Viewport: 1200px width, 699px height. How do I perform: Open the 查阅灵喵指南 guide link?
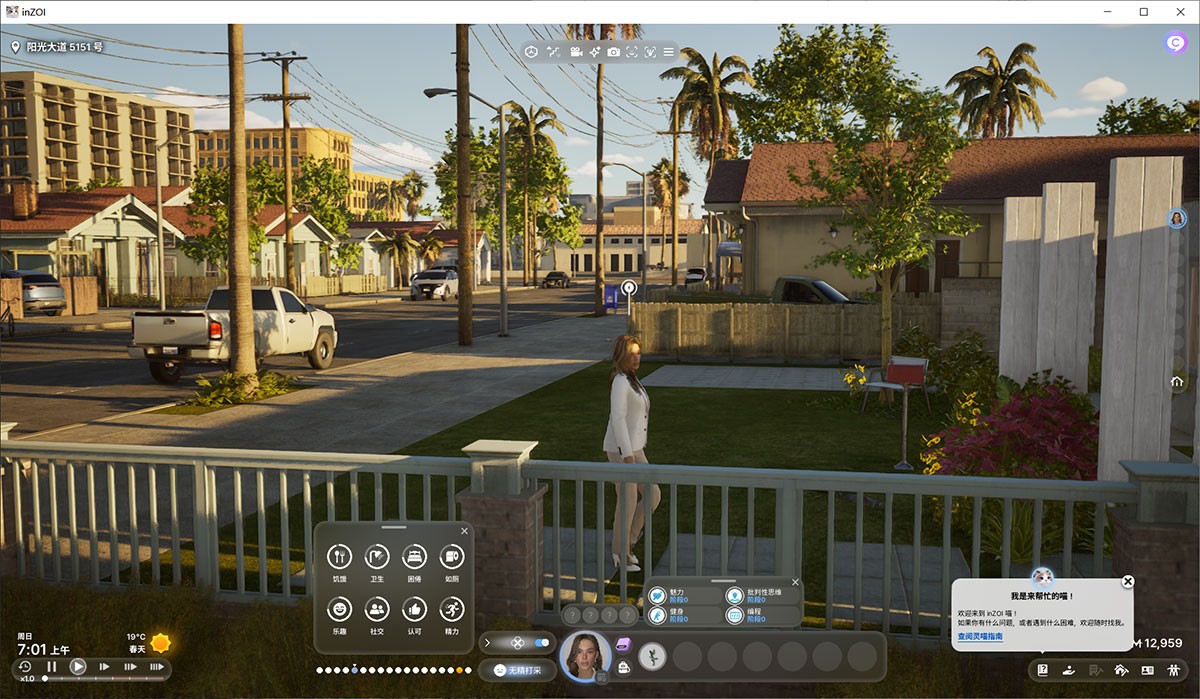pyautogui.click(x=980, y=637)
